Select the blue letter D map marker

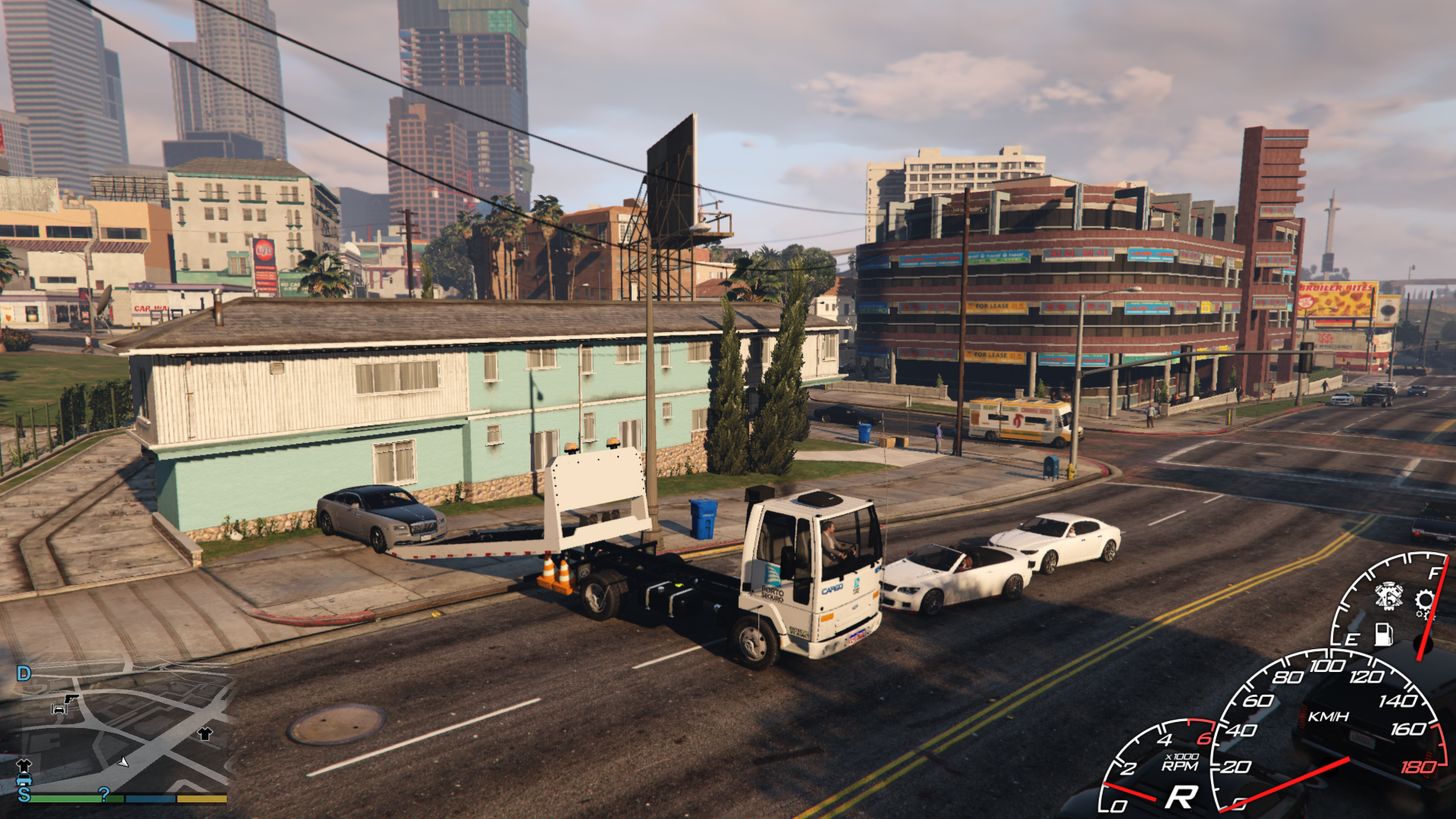(x=24, y=673)
